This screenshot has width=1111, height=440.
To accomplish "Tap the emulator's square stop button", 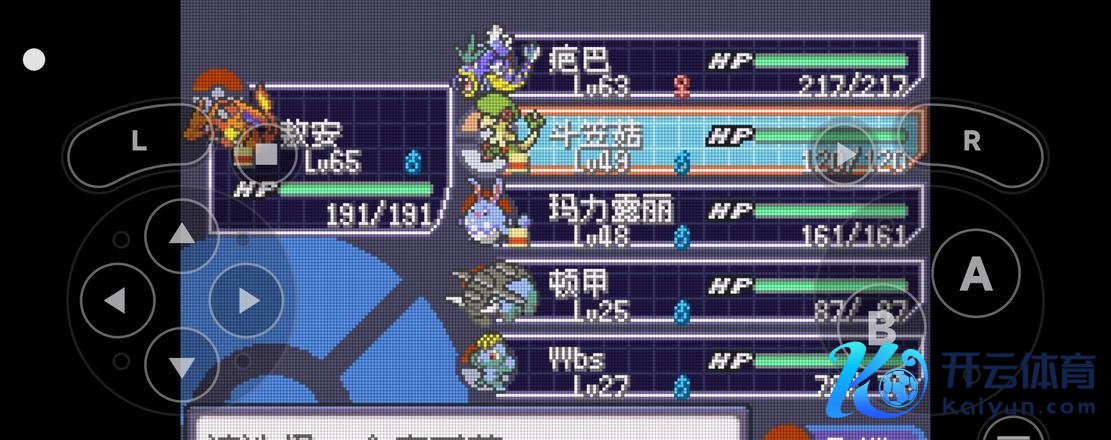I will 266,154.
